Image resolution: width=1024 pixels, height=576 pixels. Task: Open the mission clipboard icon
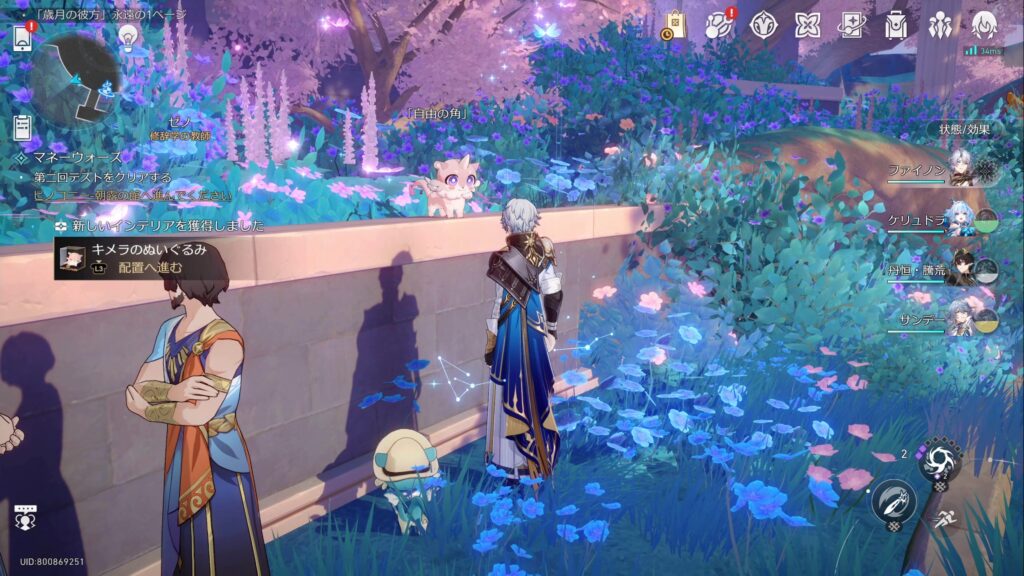tap(22, 127)
